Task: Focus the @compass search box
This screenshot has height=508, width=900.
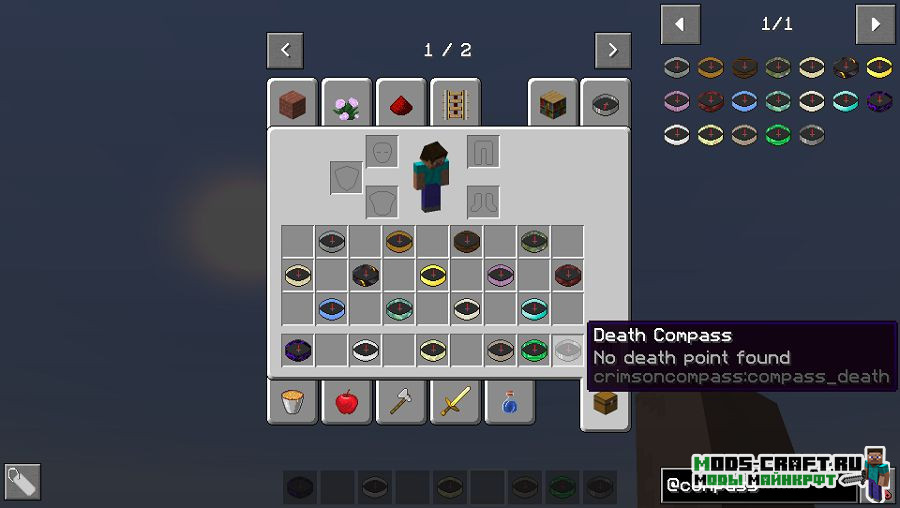Action: click(760, 486)
